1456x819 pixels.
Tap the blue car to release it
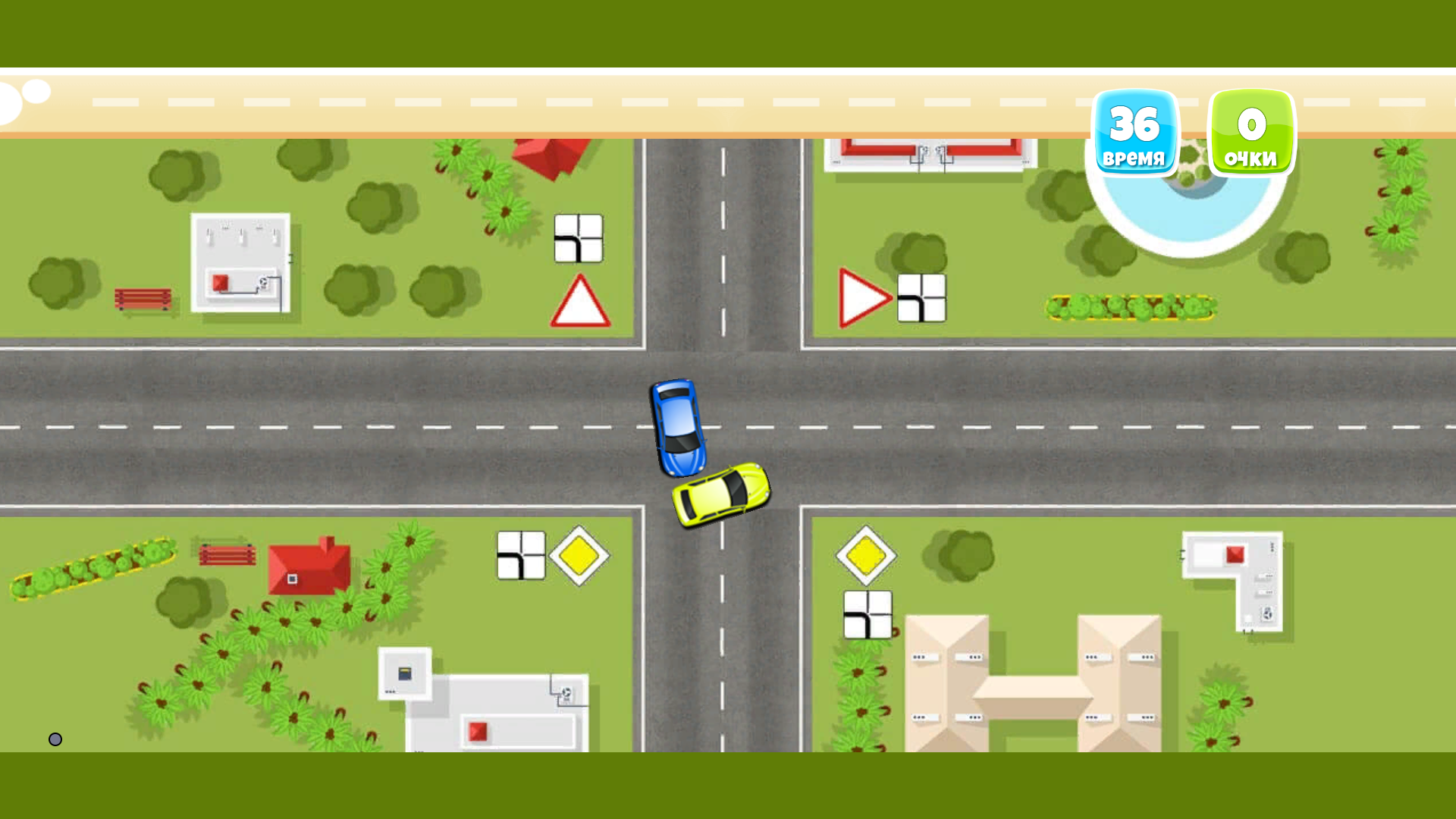[680, 428]
